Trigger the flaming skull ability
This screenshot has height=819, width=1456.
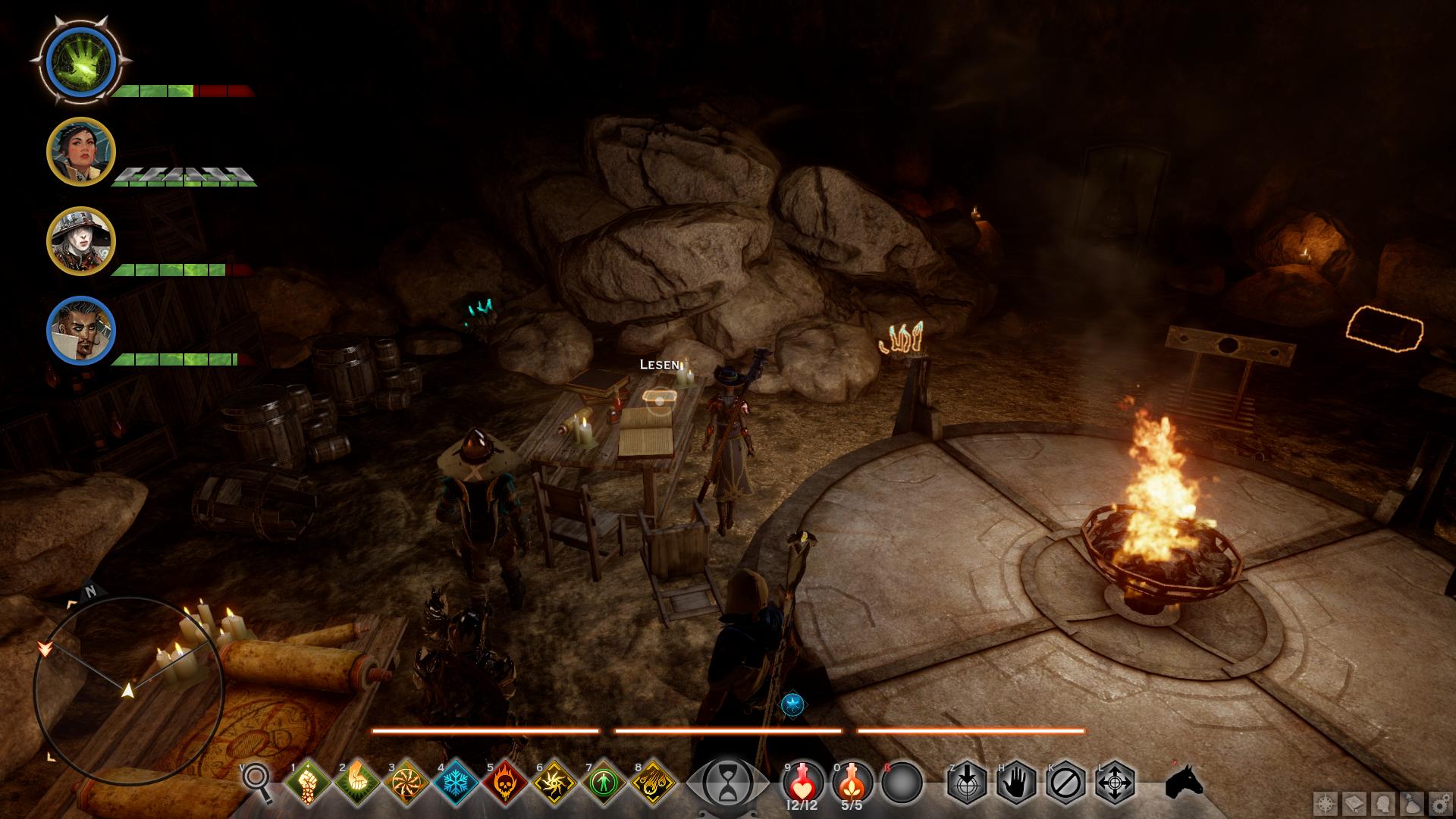(505, 782)
